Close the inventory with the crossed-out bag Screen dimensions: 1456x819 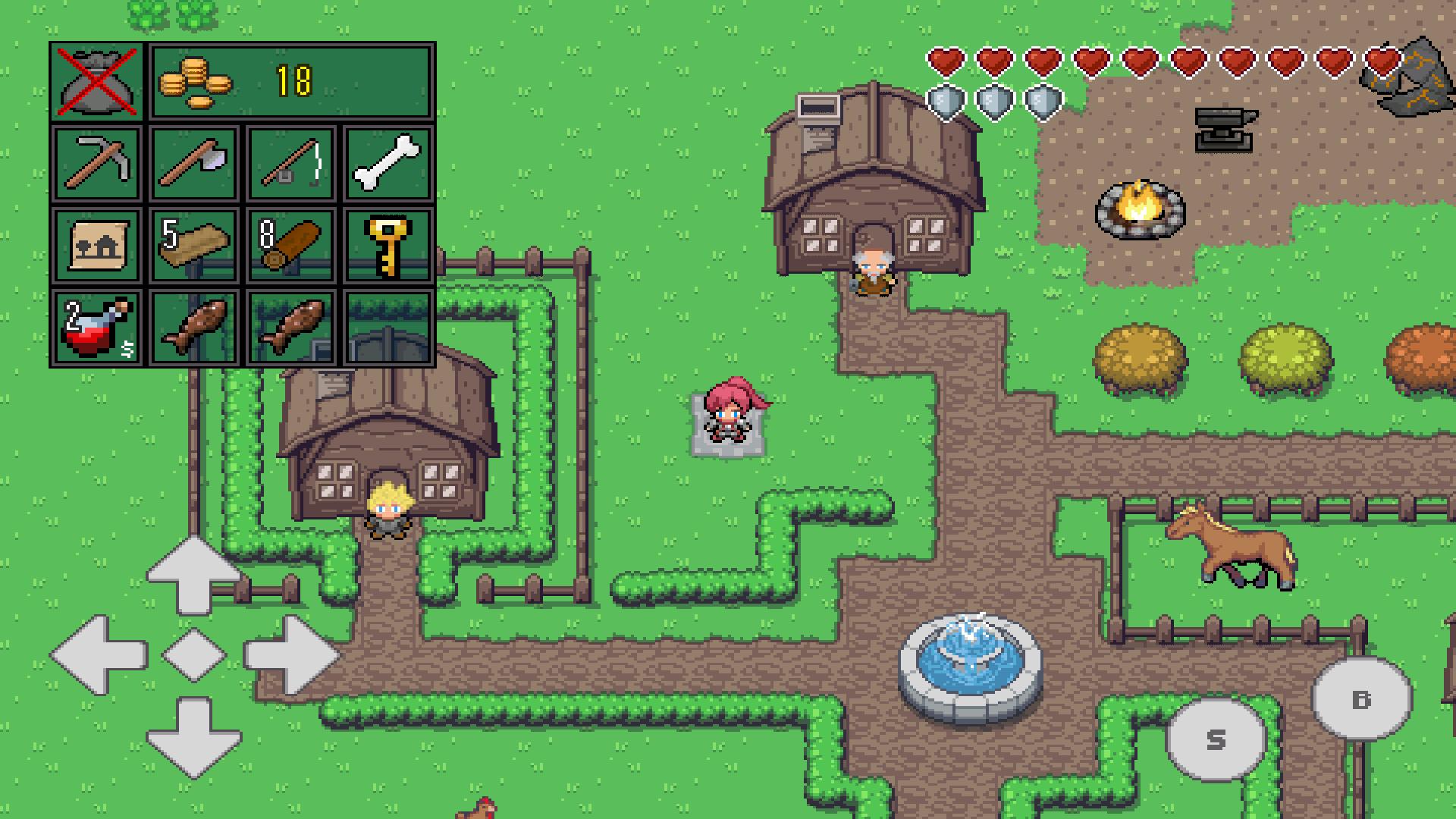pyautogui.click(x=96, y=82)
